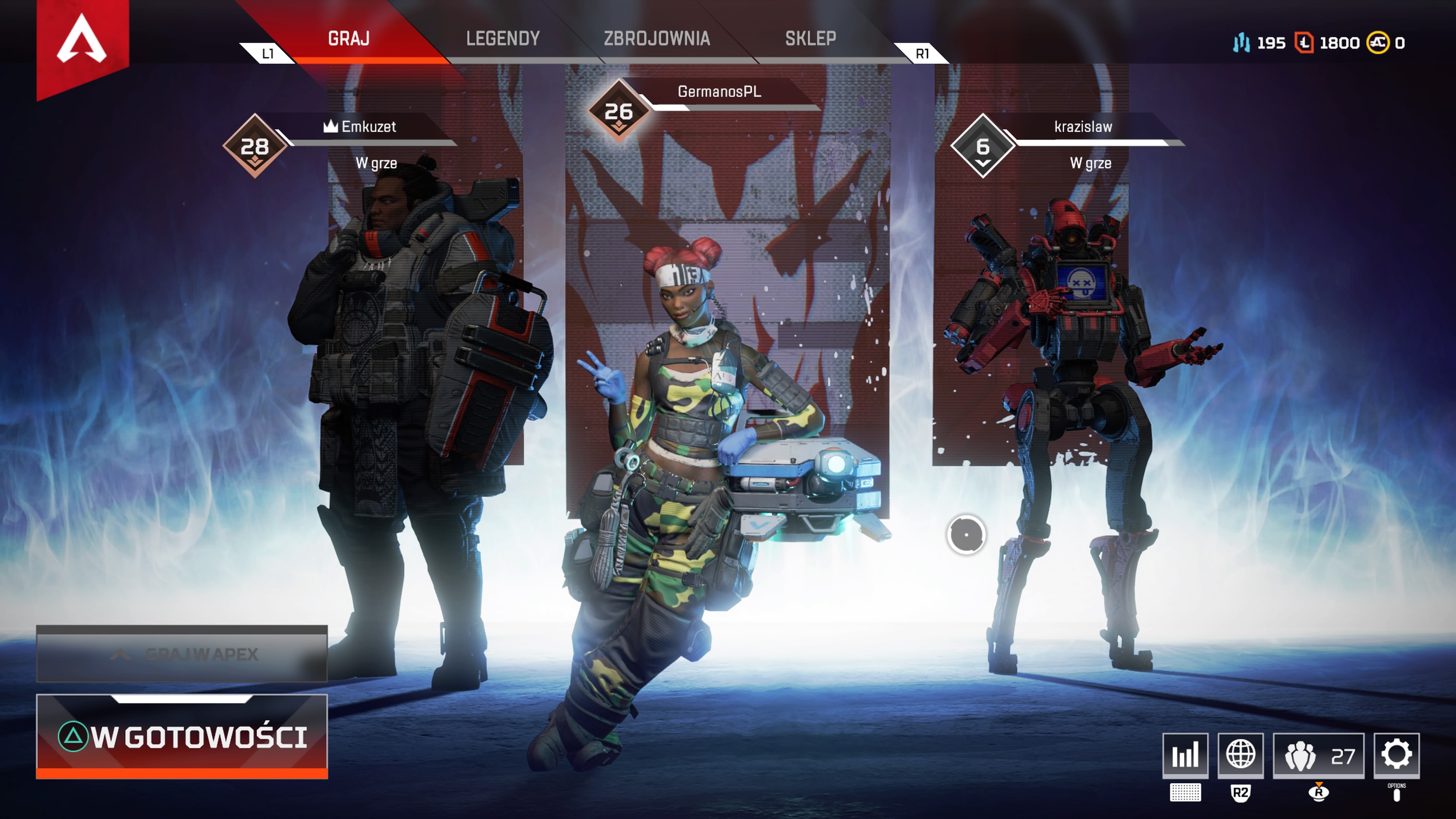Screen dimensions: 1456x819
Task: Go to the ZBROJOWNIA tab
Action: (x=656, y=38)
